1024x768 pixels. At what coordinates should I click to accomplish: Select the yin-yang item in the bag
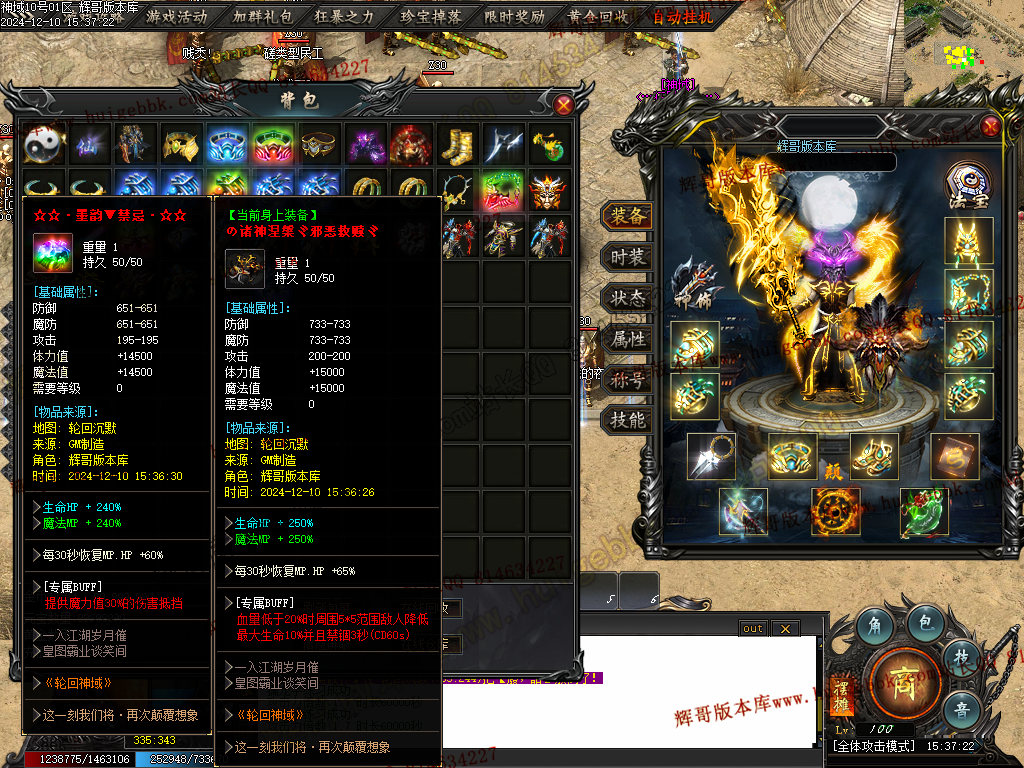pos(45,144)
